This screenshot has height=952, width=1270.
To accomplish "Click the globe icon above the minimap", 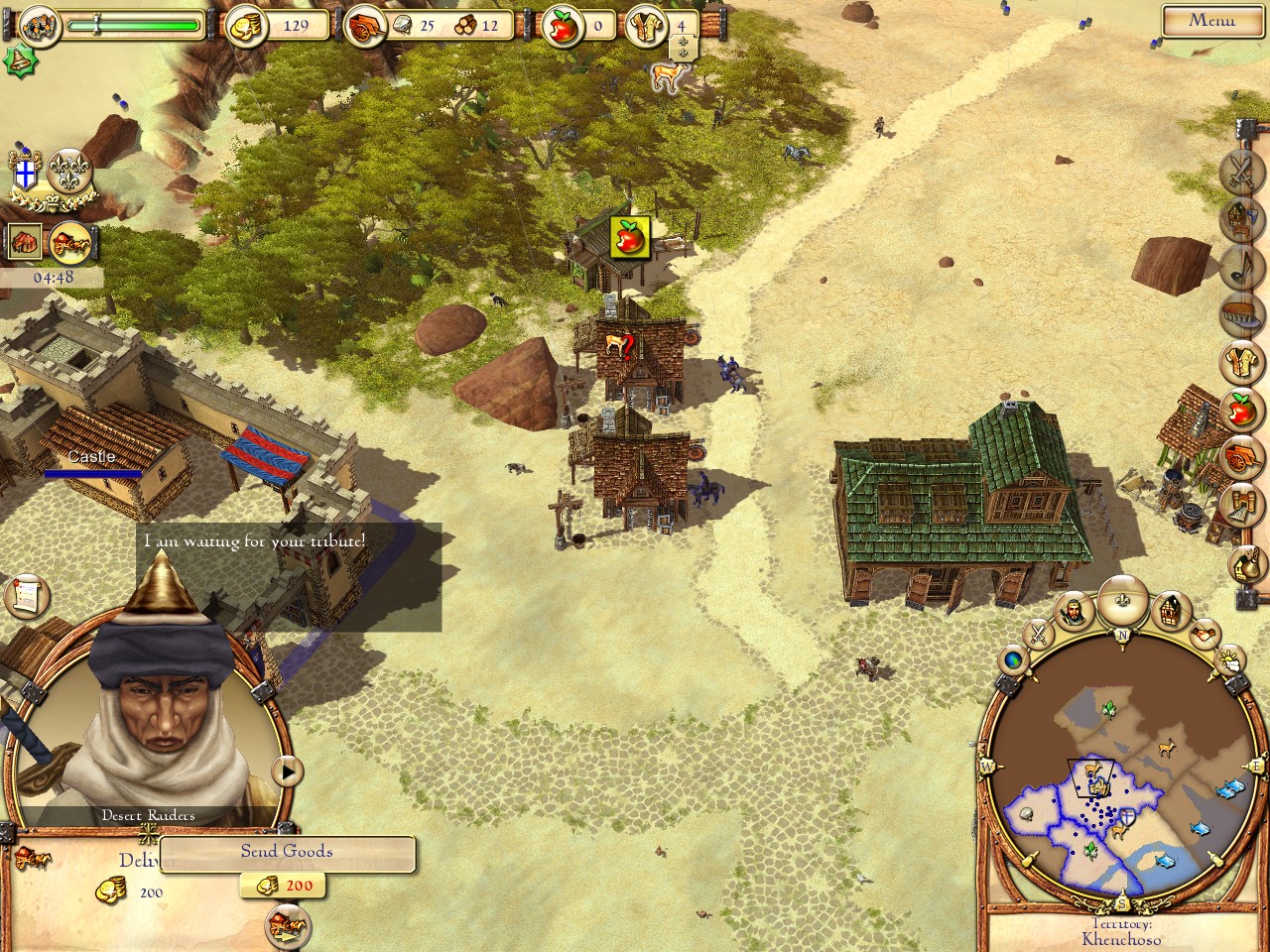I will (x=1014, y=658).
